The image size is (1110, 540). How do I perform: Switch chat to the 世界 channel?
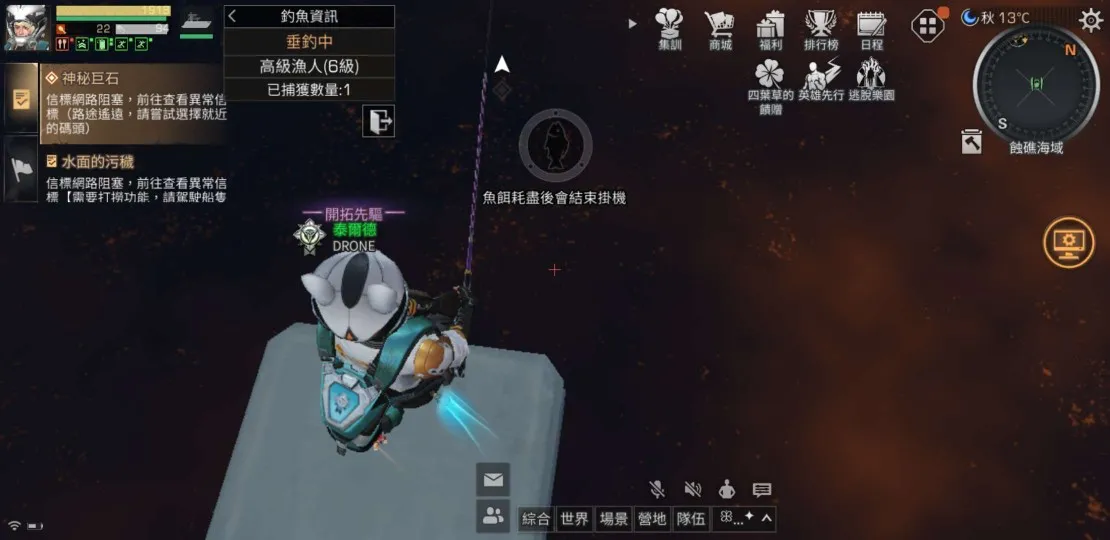tap(574, 519)
